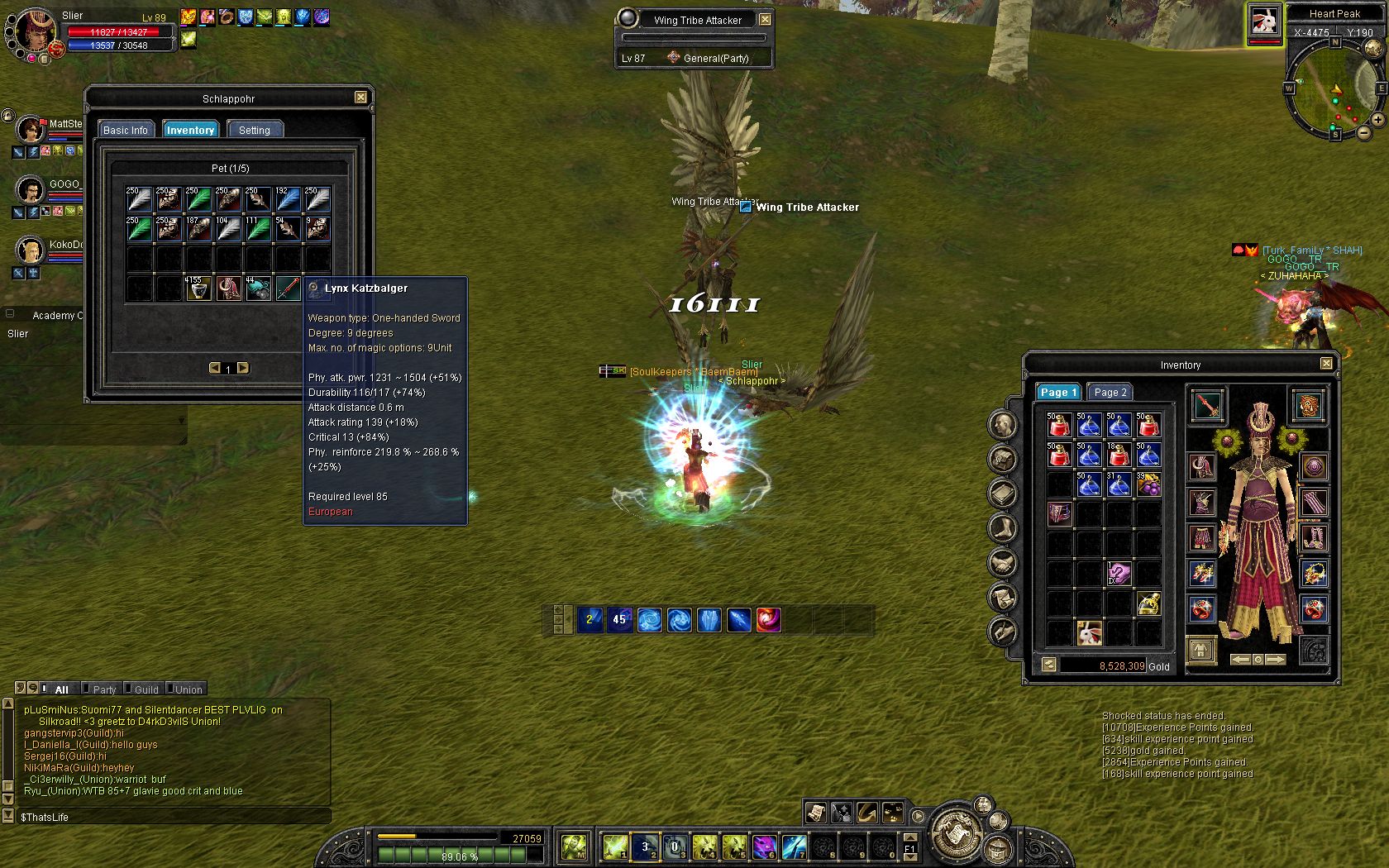This screenshot has height=868, width=1389.
Task: Switch chat to the Guild tab
Action: [x=146, y=689]
